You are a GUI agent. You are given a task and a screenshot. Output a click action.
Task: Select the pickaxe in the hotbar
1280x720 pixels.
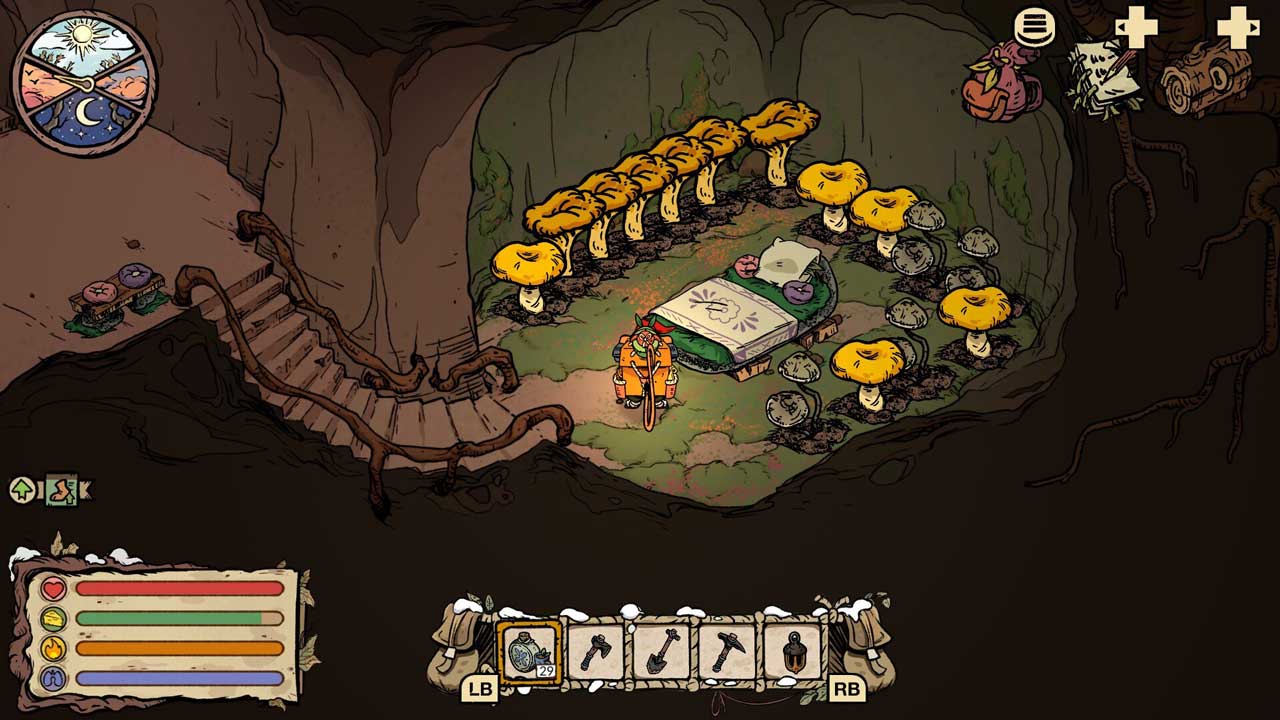(727, 652)
